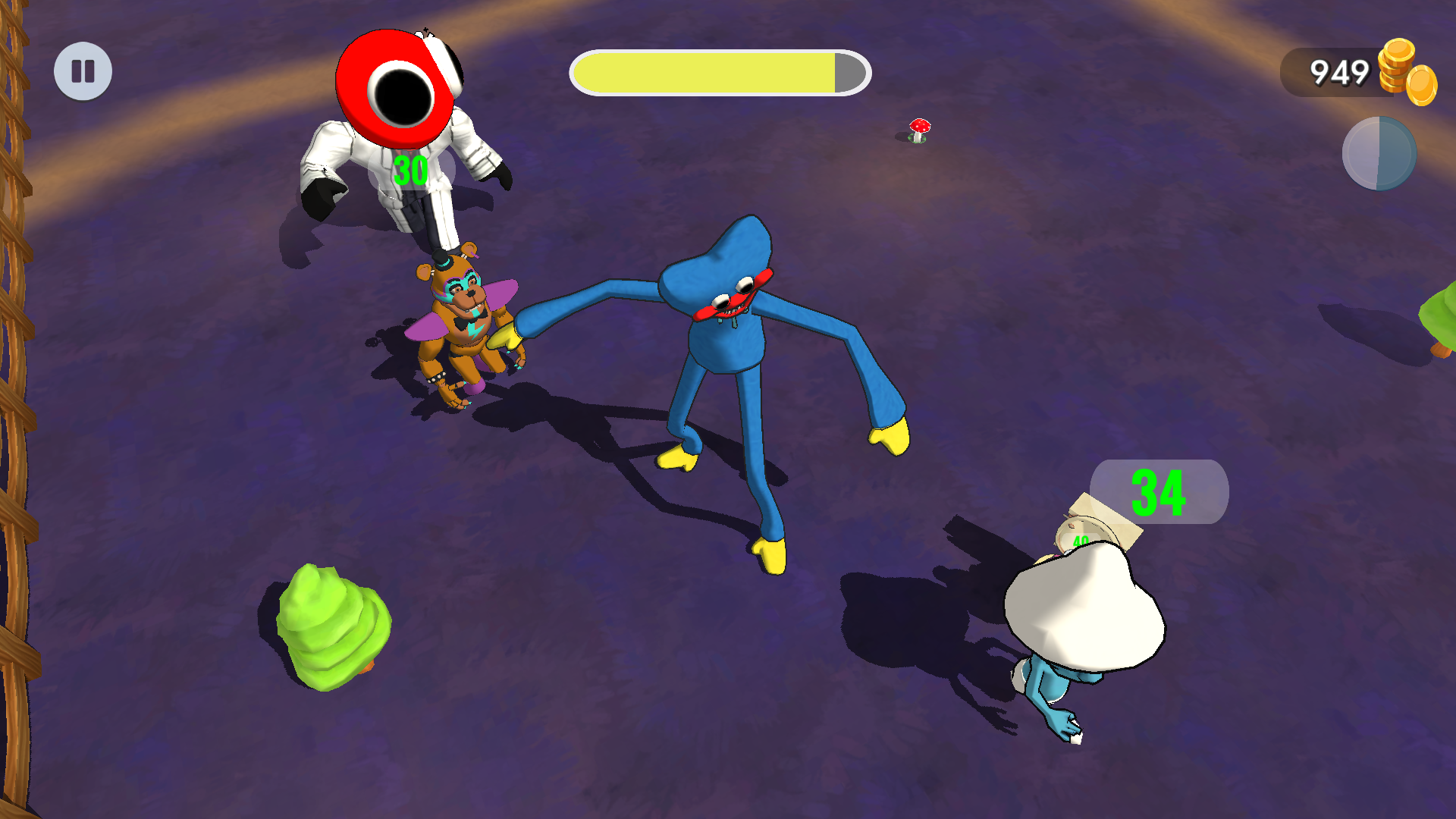
Task: Toggle the half-shaded circular joystick control
Action: (1378, 154)
